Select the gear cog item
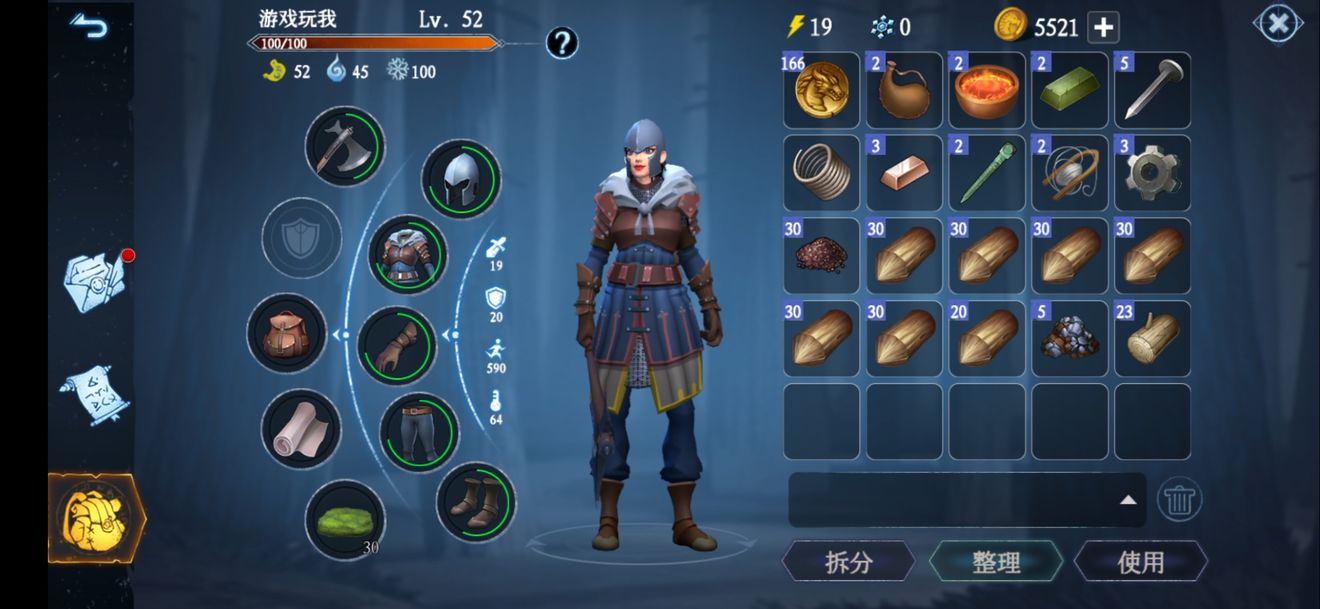 (1152, 174)
